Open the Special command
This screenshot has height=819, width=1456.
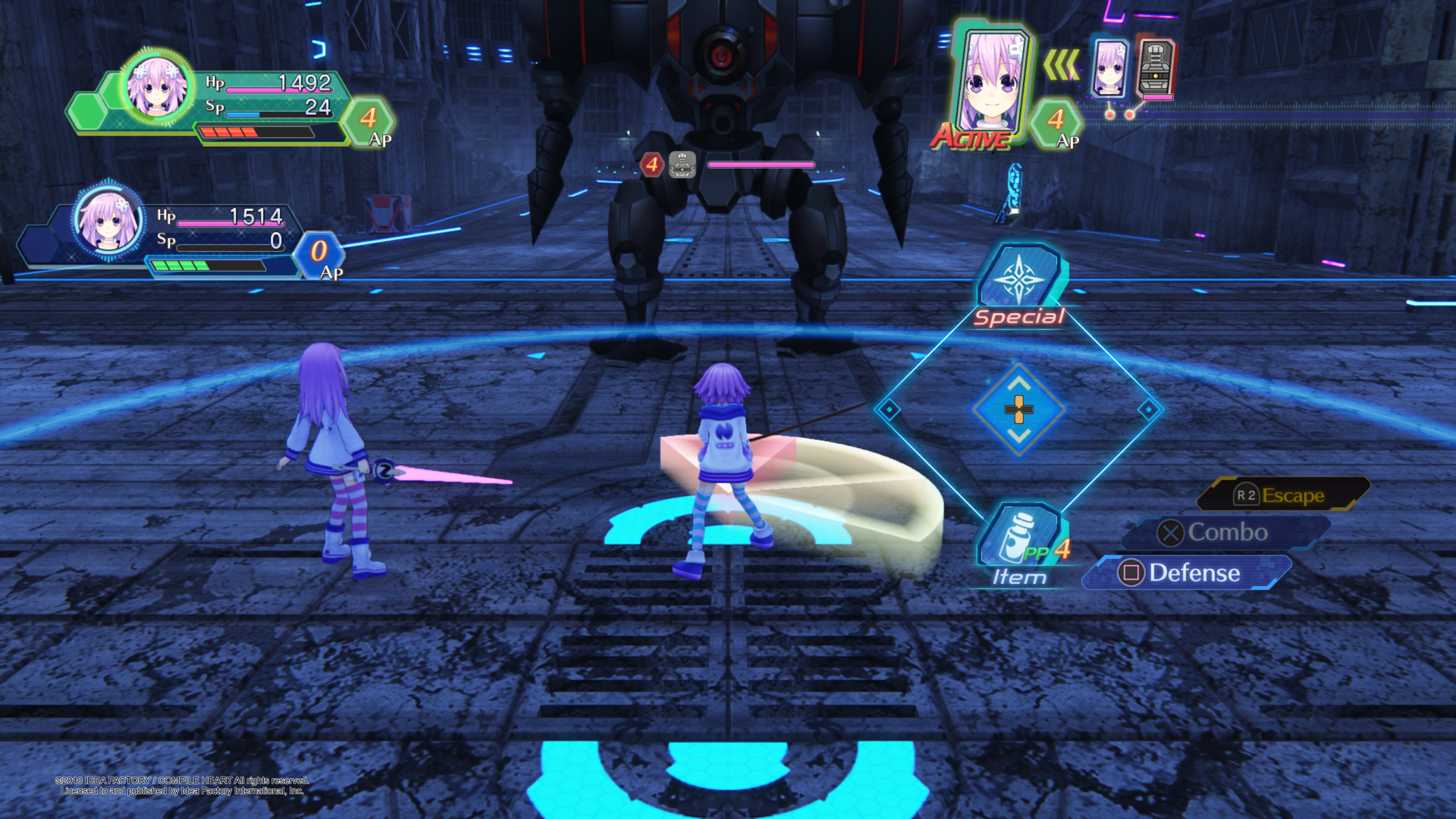tap(1020, 287)
